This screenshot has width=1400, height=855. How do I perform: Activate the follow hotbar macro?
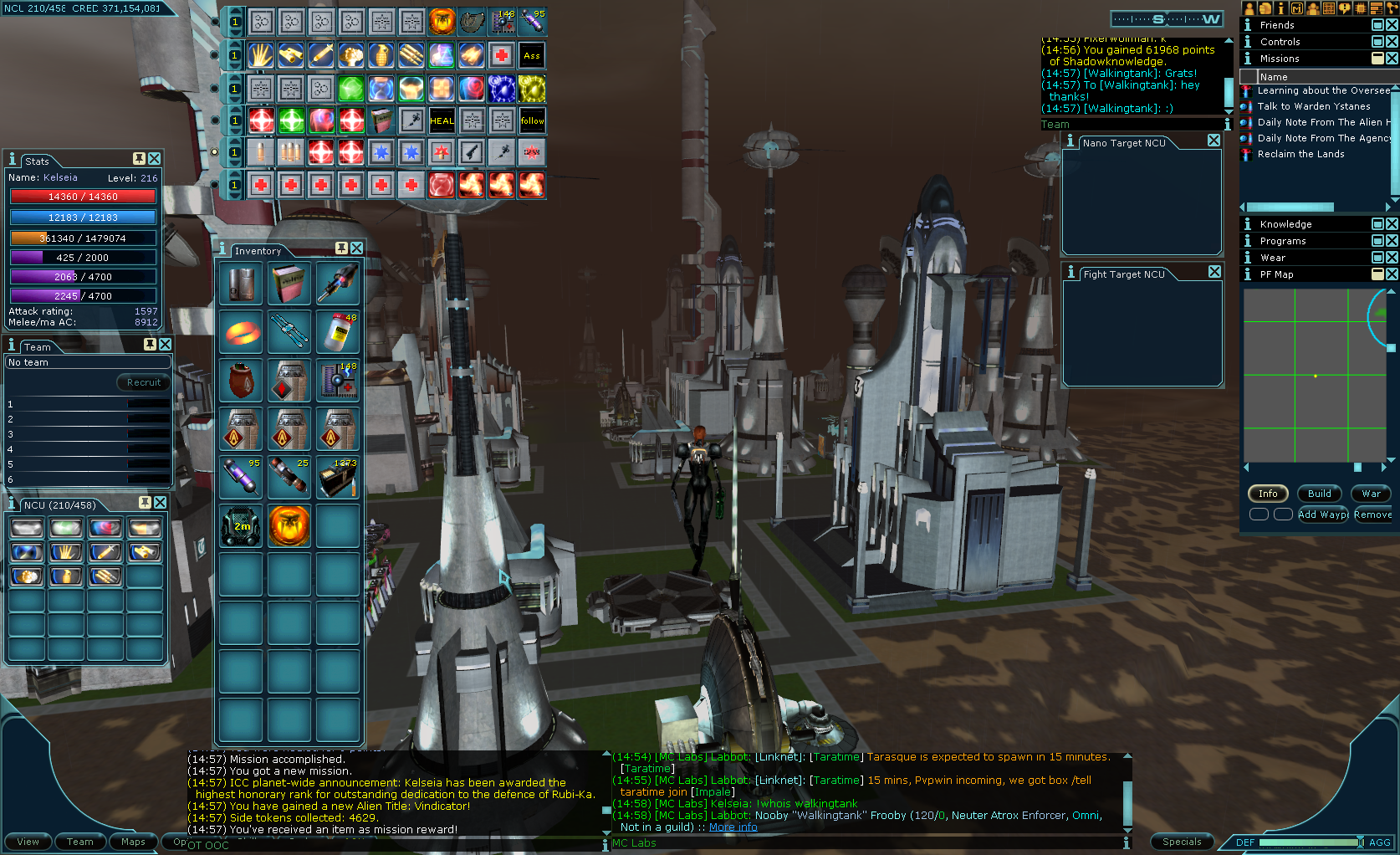coord(532,120)
